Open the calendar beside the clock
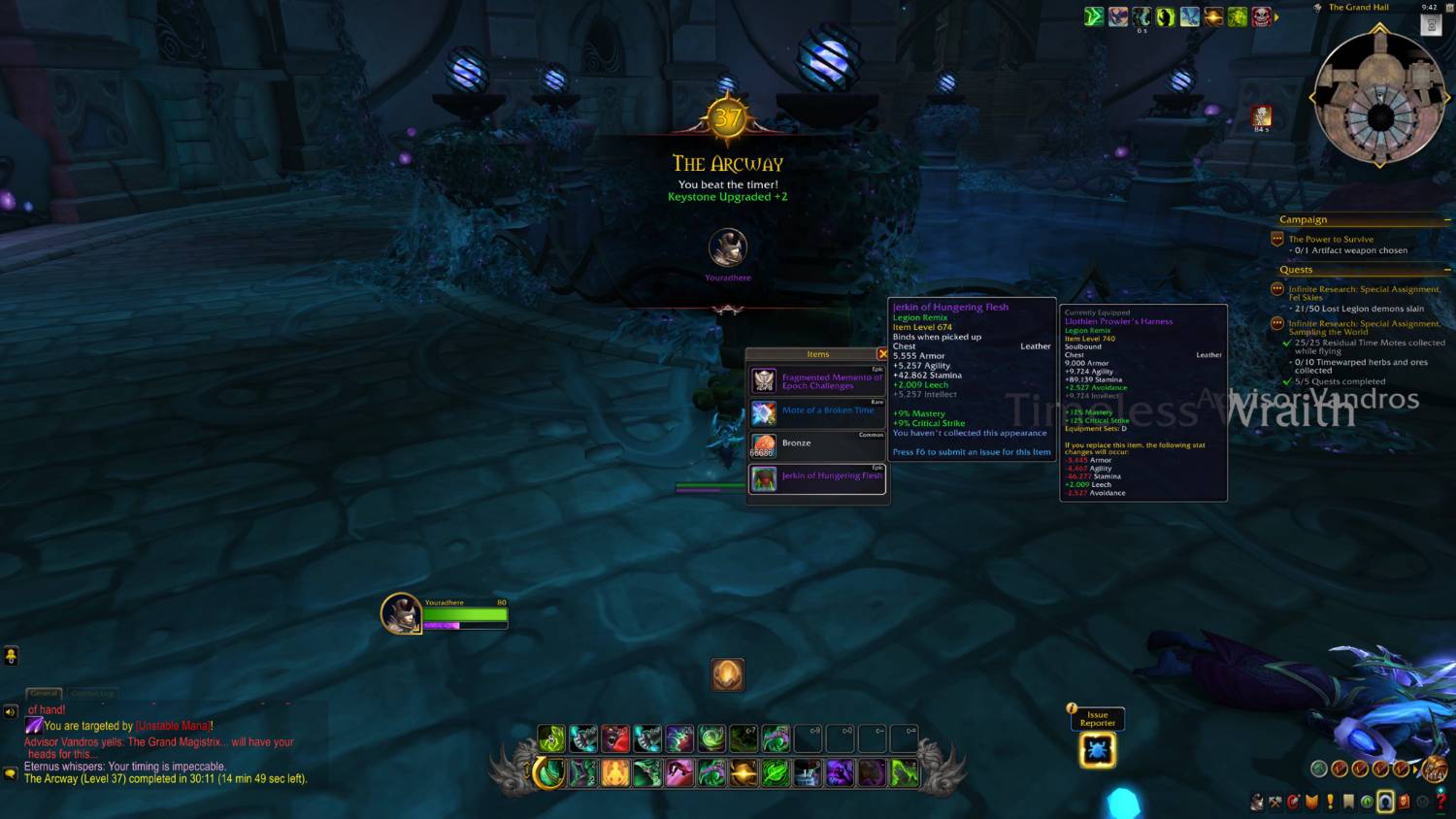The height and width of the screenshot is (819, 1456). pyautogui.click(x=1431, y=26)
